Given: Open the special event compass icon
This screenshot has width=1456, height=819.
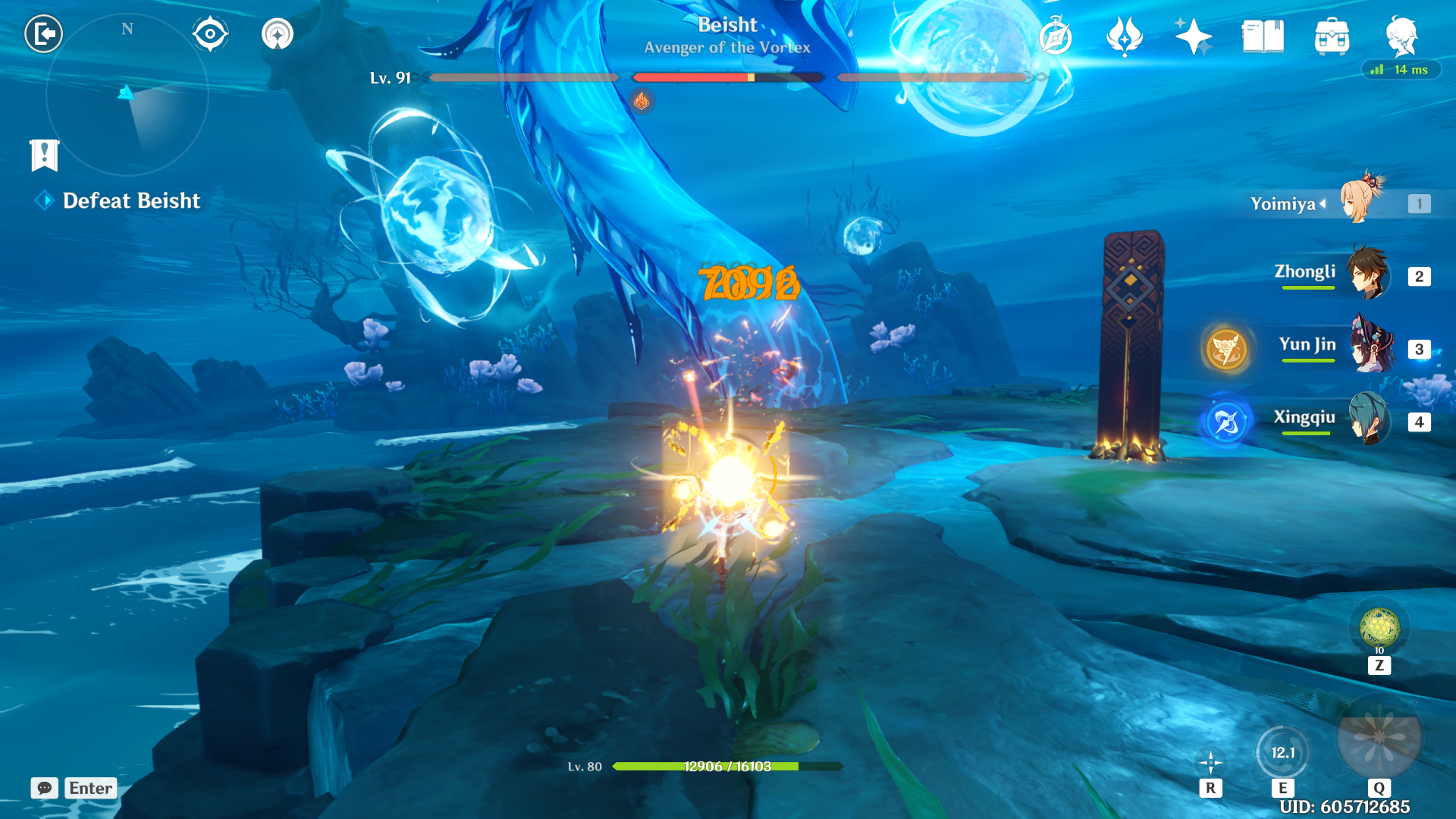Looking at the screenshot, I should 1057,36.
